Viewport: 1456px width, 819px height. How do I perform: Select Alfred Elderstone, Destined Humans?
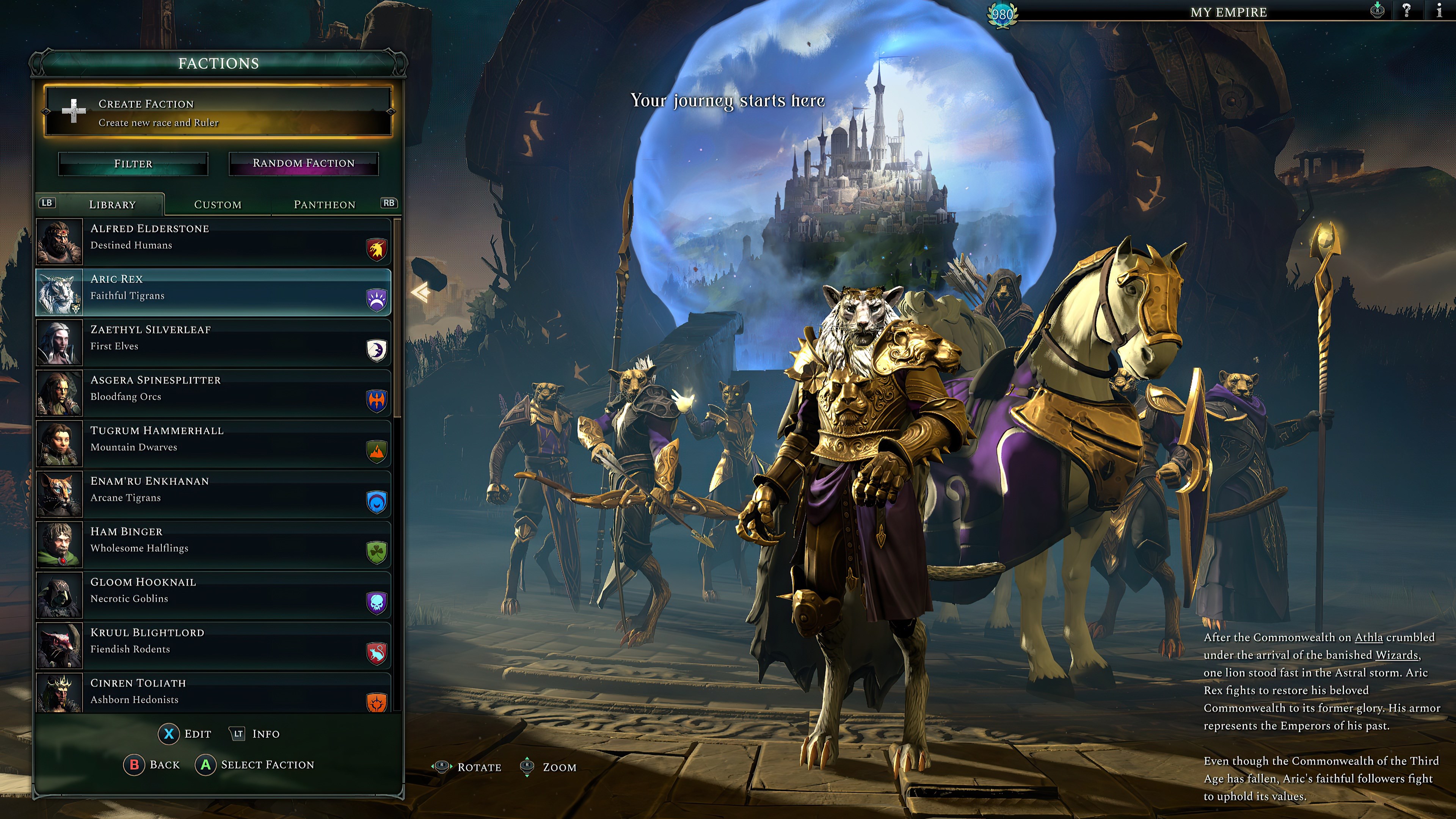click(x=213, y=242)
